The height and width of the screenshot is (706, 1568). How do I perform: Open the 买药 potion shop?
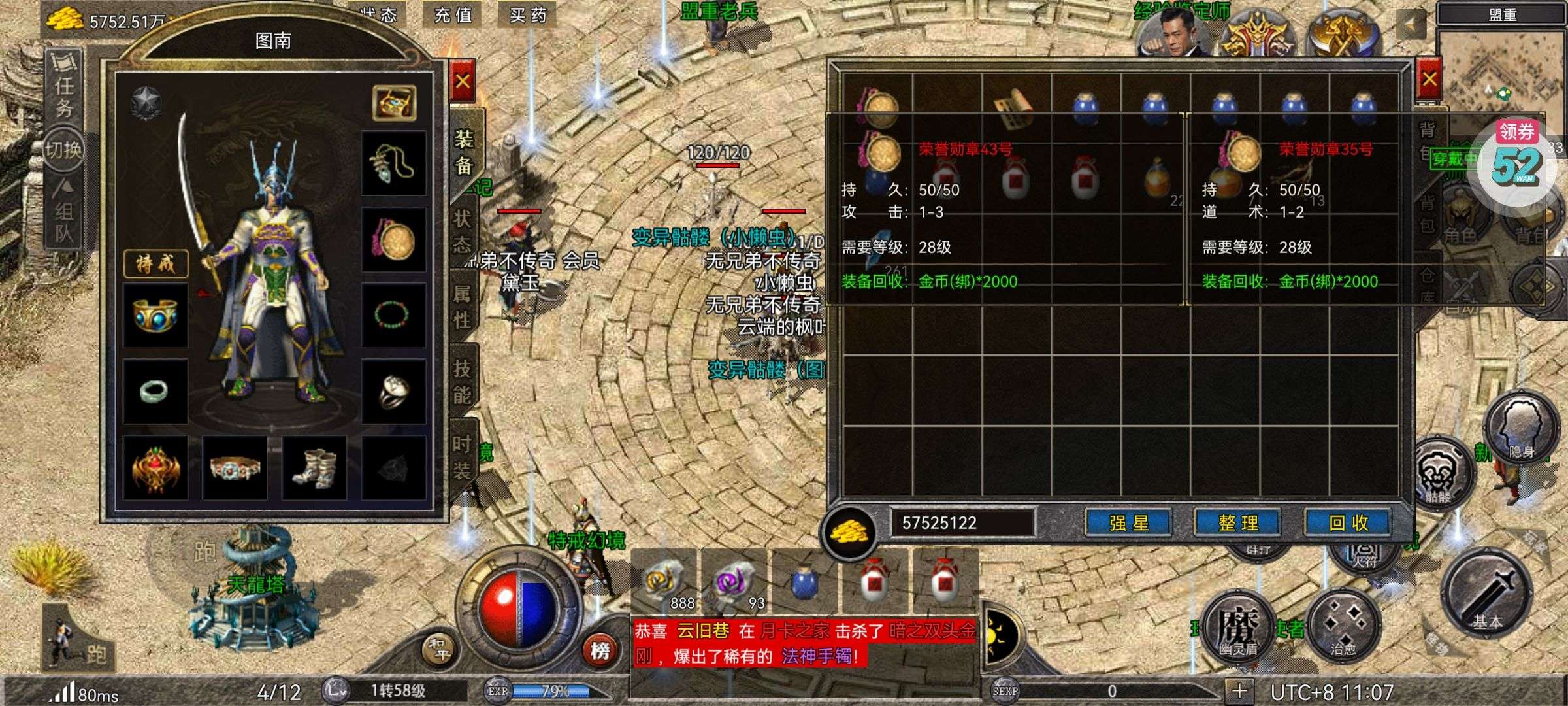[x=527, y=14]
